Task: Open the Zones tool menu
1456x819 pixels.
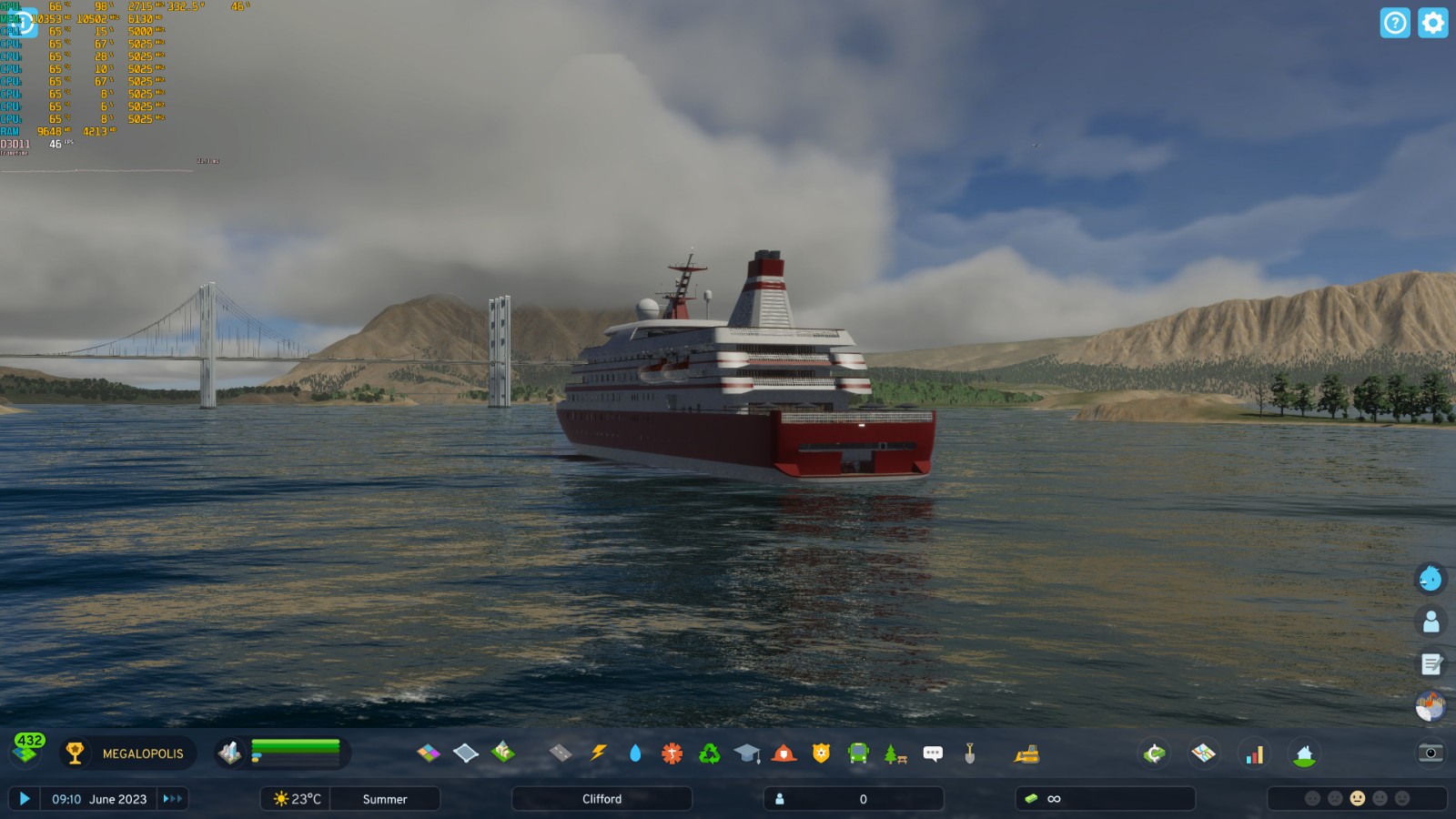Action: (429, 753)
